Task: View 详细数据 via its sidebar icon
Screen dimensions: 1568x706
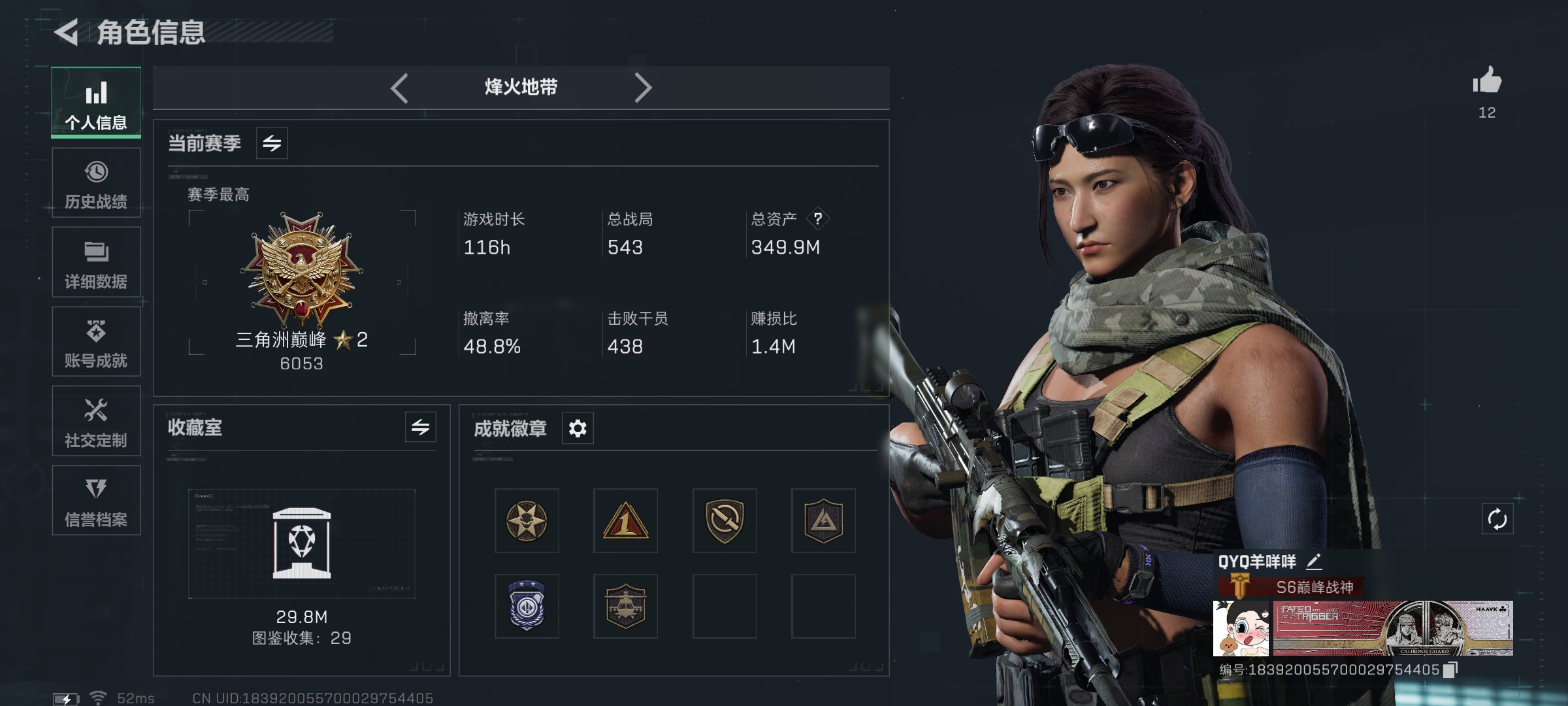Action: (96, 262)
